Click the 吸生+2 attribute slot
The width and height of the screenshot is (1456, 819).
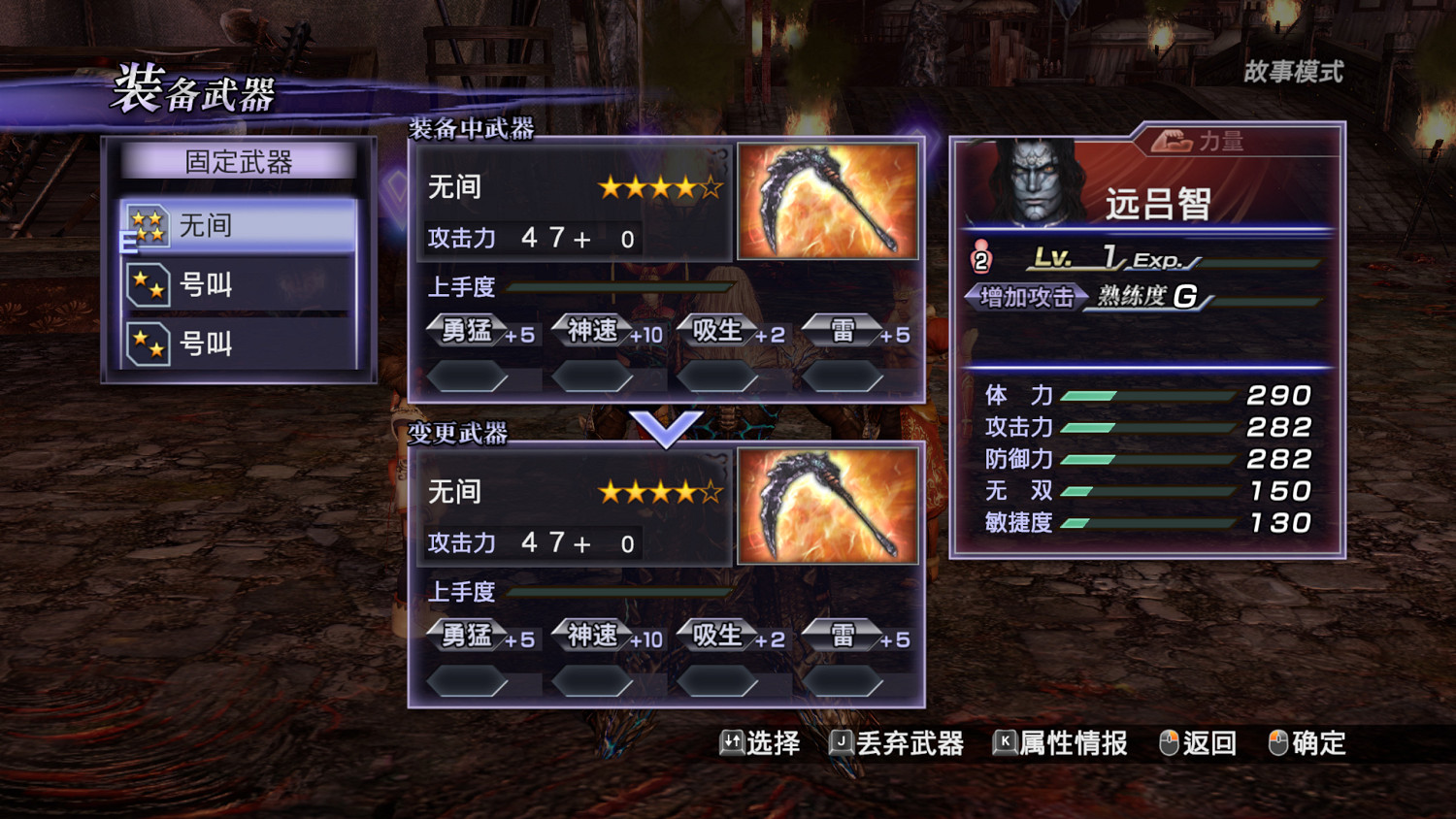tap(718, 331)
